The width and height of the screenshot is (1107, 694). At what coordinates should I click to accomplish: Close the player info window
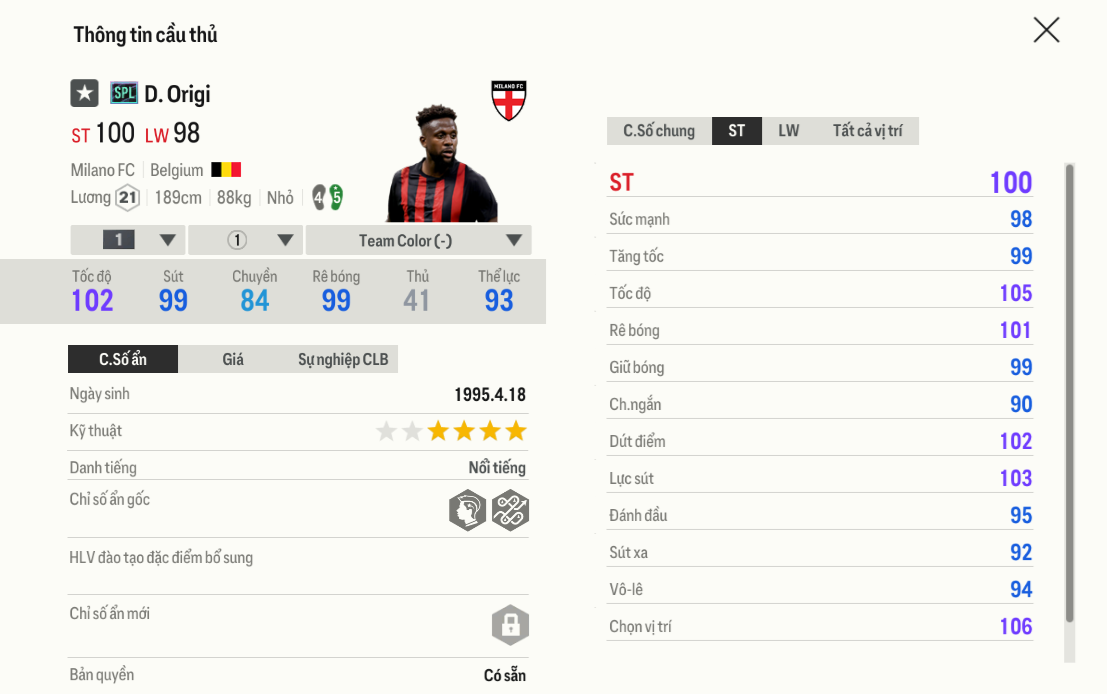click(x=1046, y=31)
